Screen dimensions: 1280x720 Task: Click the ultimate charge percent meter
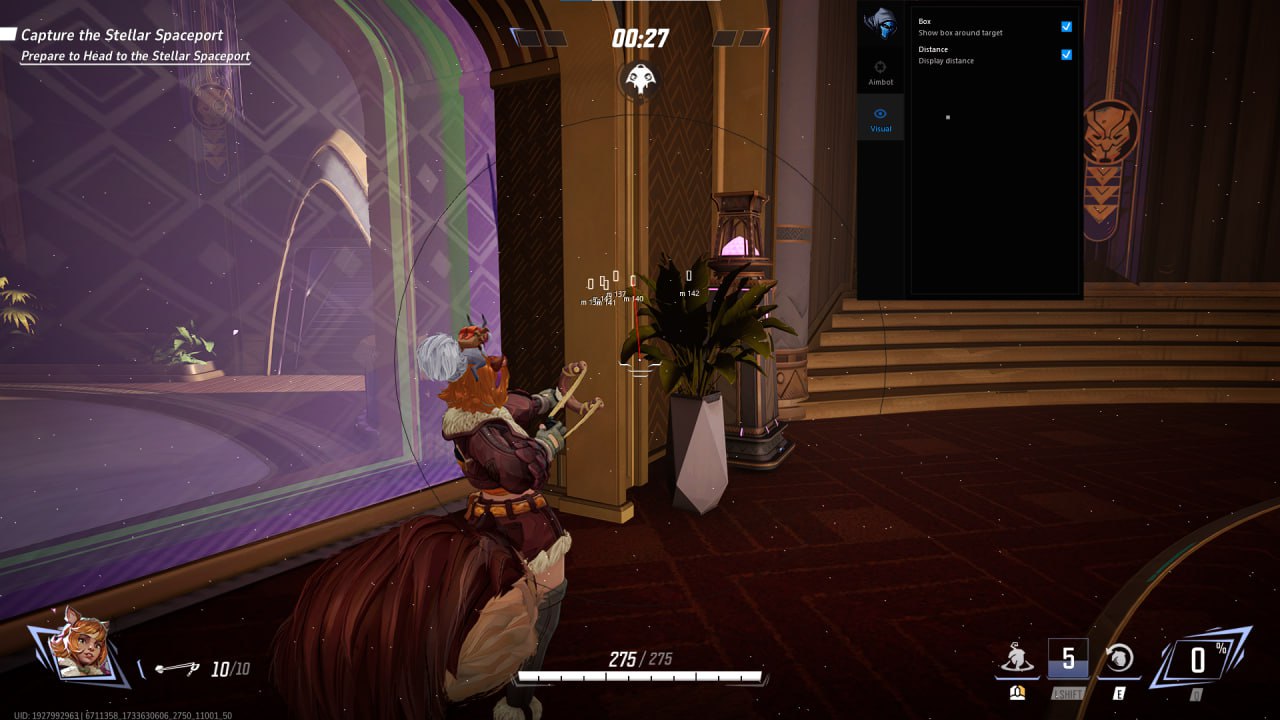click(1198, 659)
